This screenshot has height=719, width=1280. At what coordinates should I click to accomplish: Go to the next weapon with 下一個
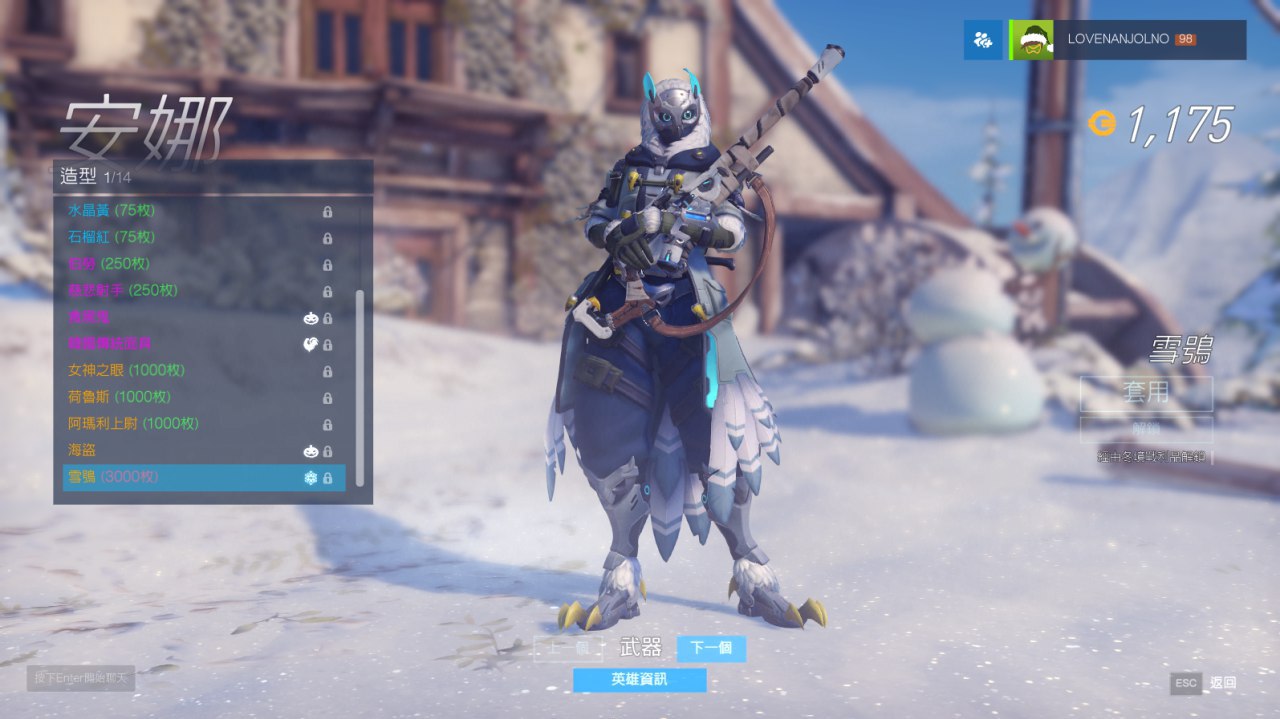711,649
